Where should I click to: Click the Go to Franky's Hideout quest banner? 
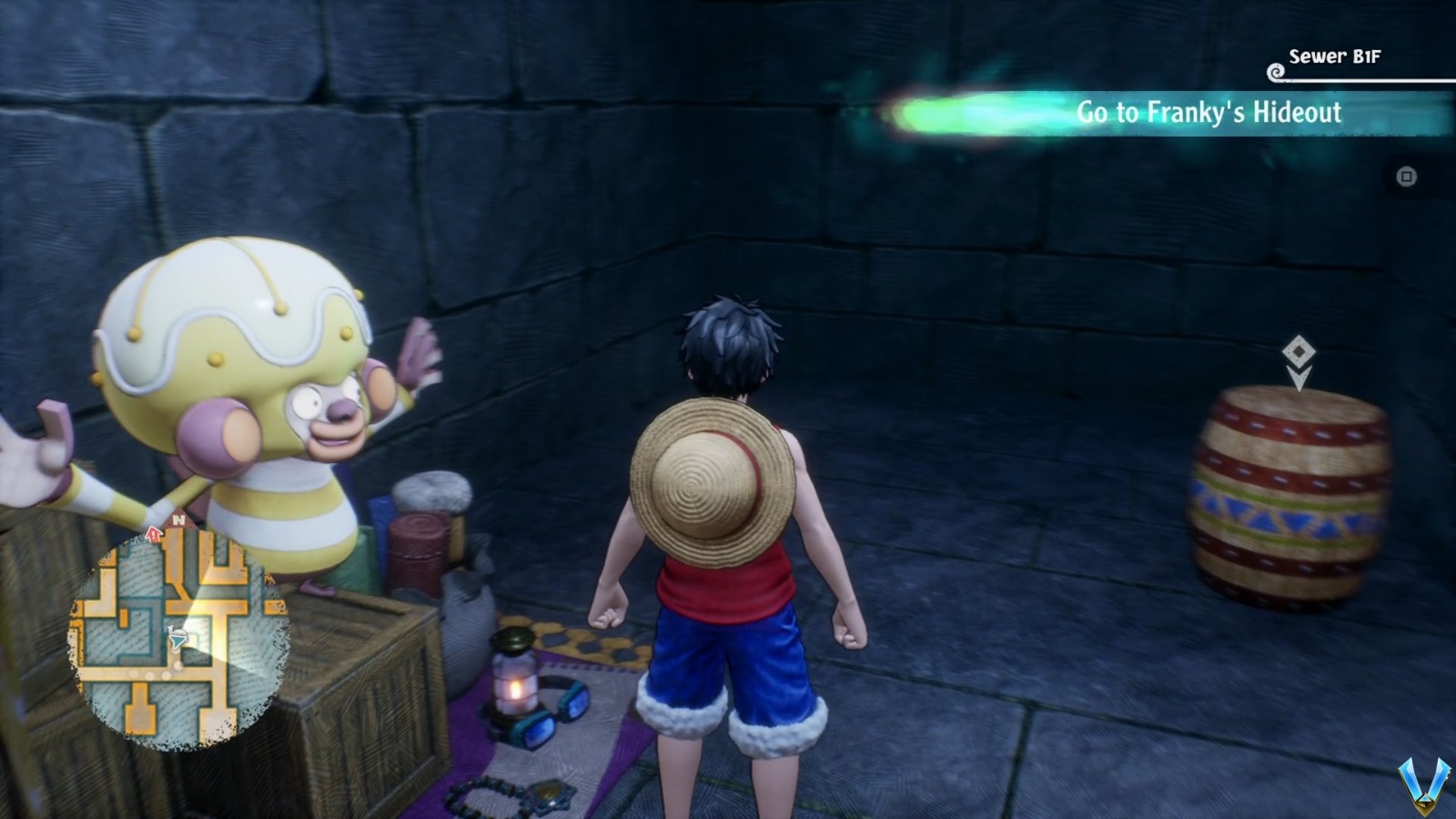[1210, 111]
